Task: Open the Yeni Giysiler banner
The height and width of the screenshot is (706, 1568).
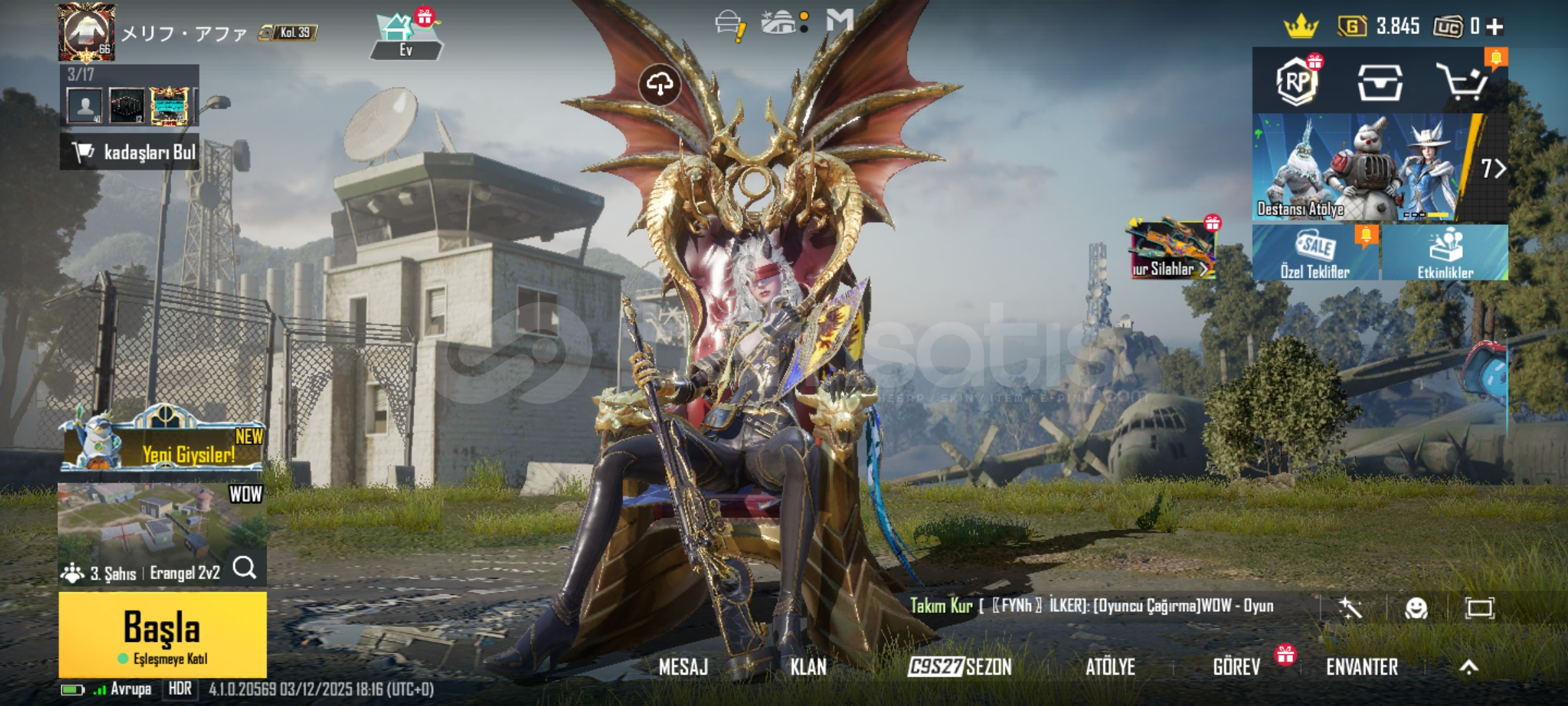Action: [x=163, y=445]
